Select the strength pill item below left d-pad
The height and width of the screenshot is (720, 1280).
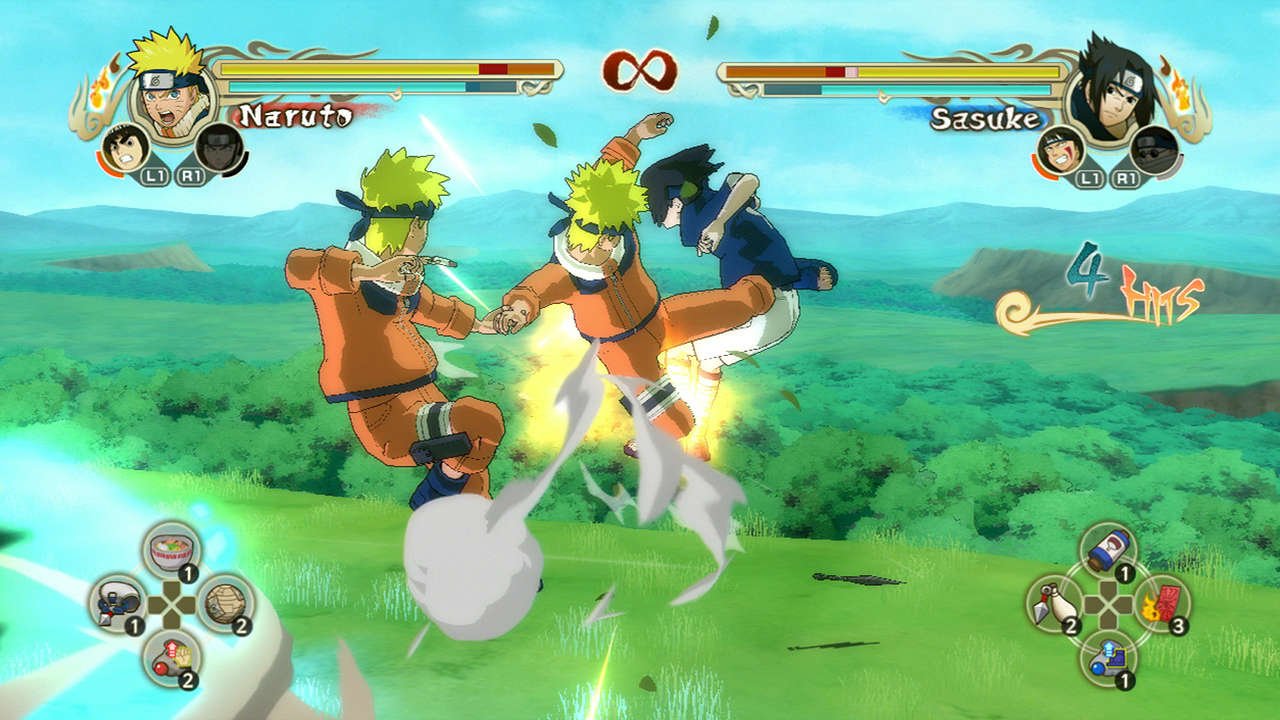170,658
